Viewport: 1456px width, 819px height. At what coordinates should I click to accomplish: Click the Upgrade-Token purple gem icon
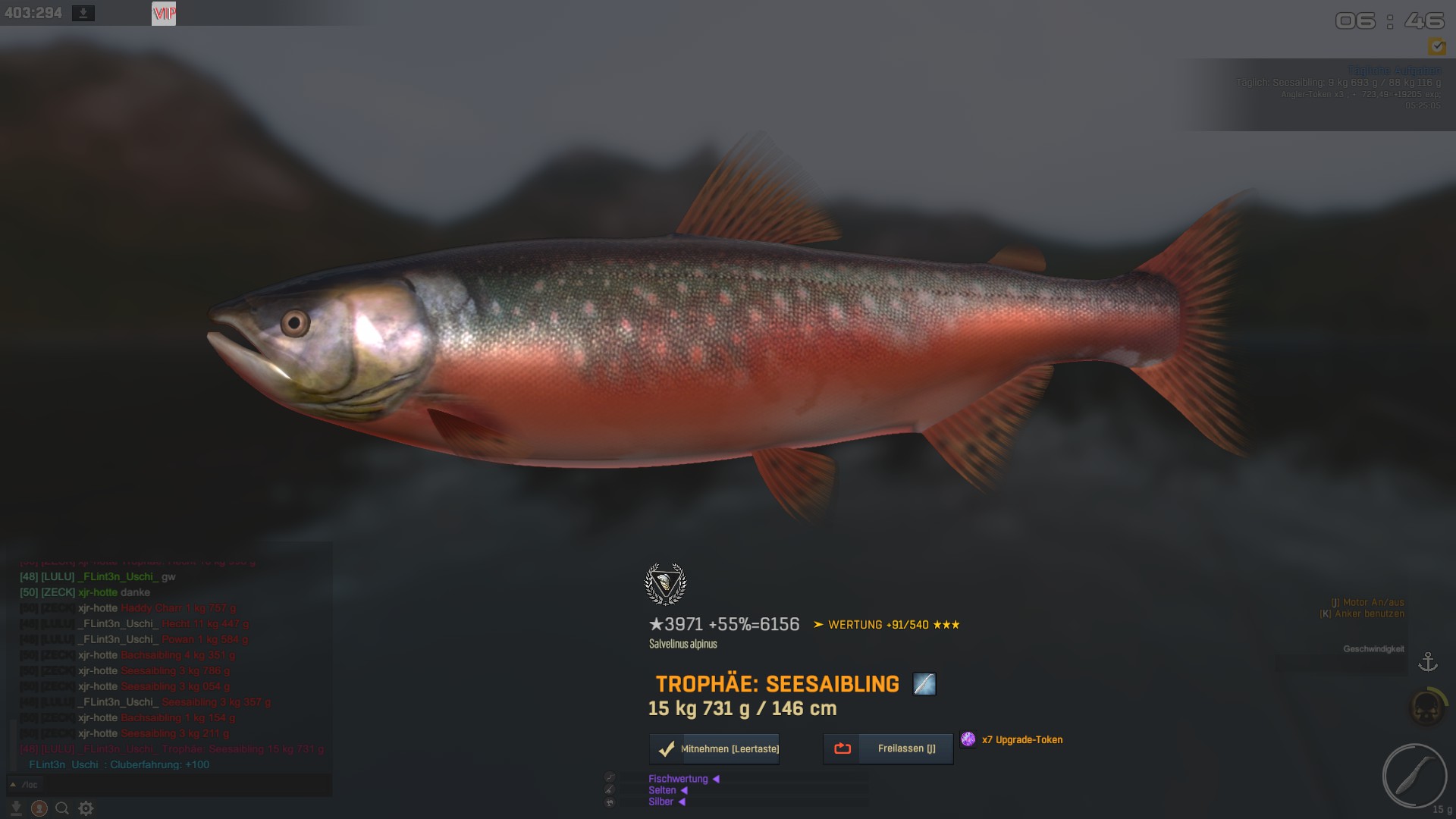[x=968, y=739]
